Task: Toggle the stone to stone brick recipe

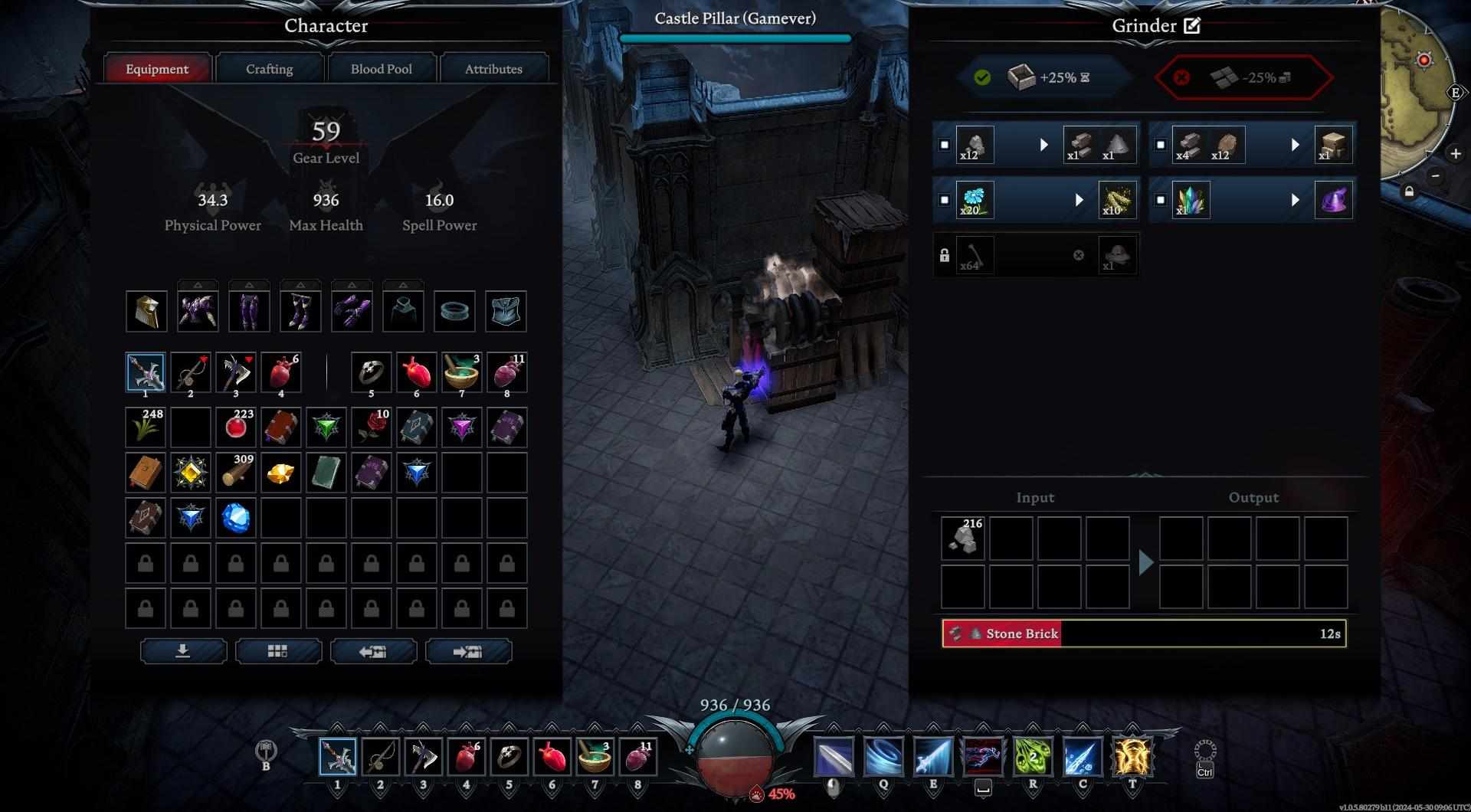Action: pyautogui.click(x=945, y=145)
